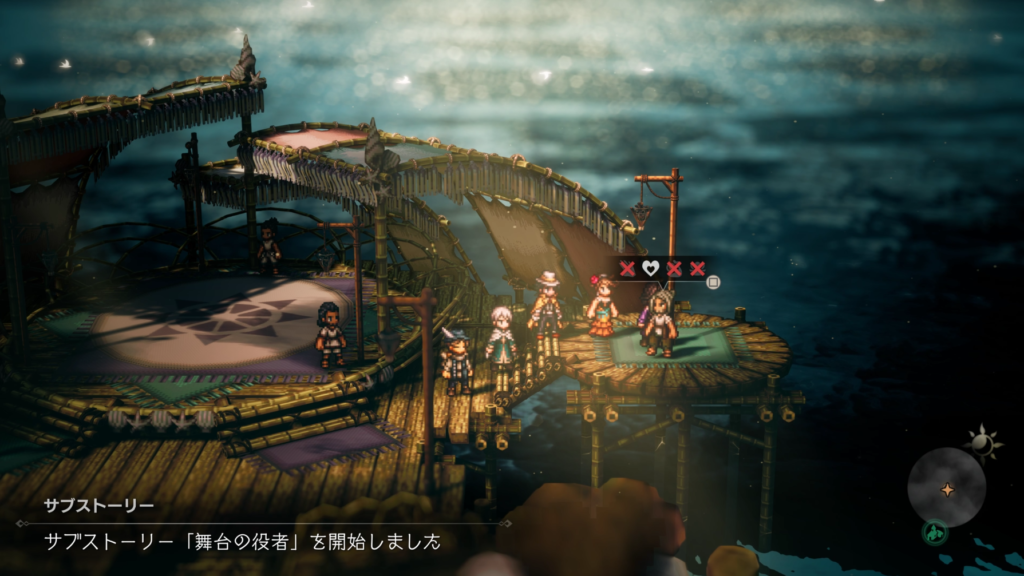This screenshot has height=576, width=1024.
Task: Toggle the sun and moon day-night icon
Action: (982, 443)
